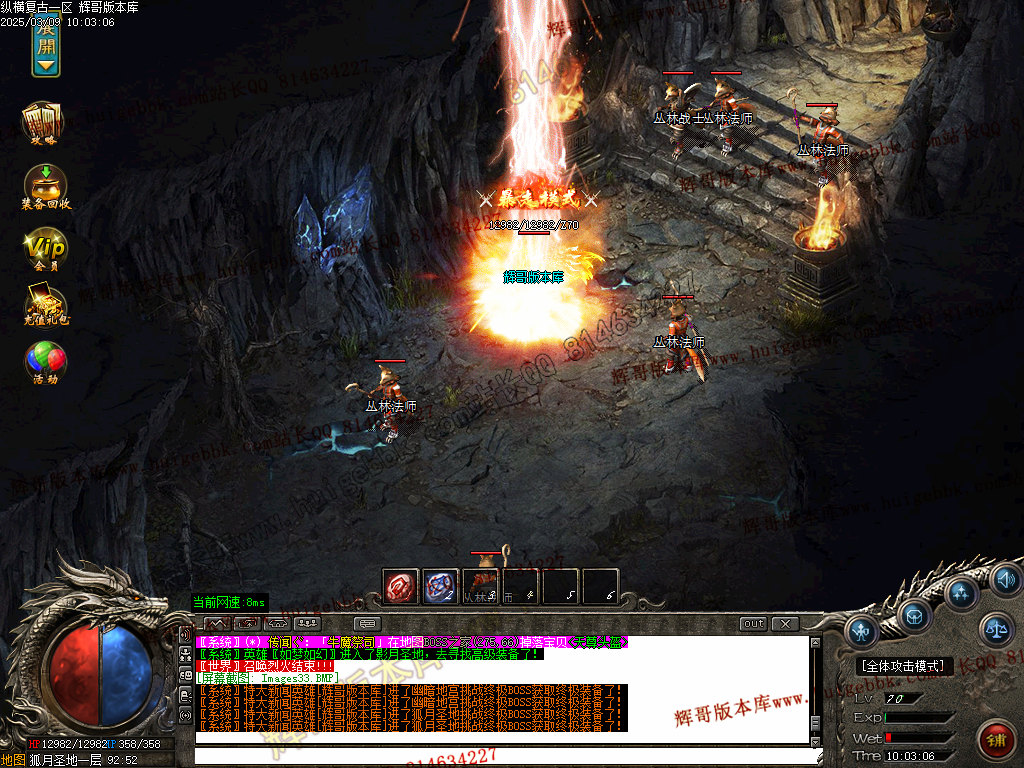Image resolution: width=1024 pixels, height=768 pixels.
Task: Toggle sound with the speaker icon
Action: tap(1004, 579)
